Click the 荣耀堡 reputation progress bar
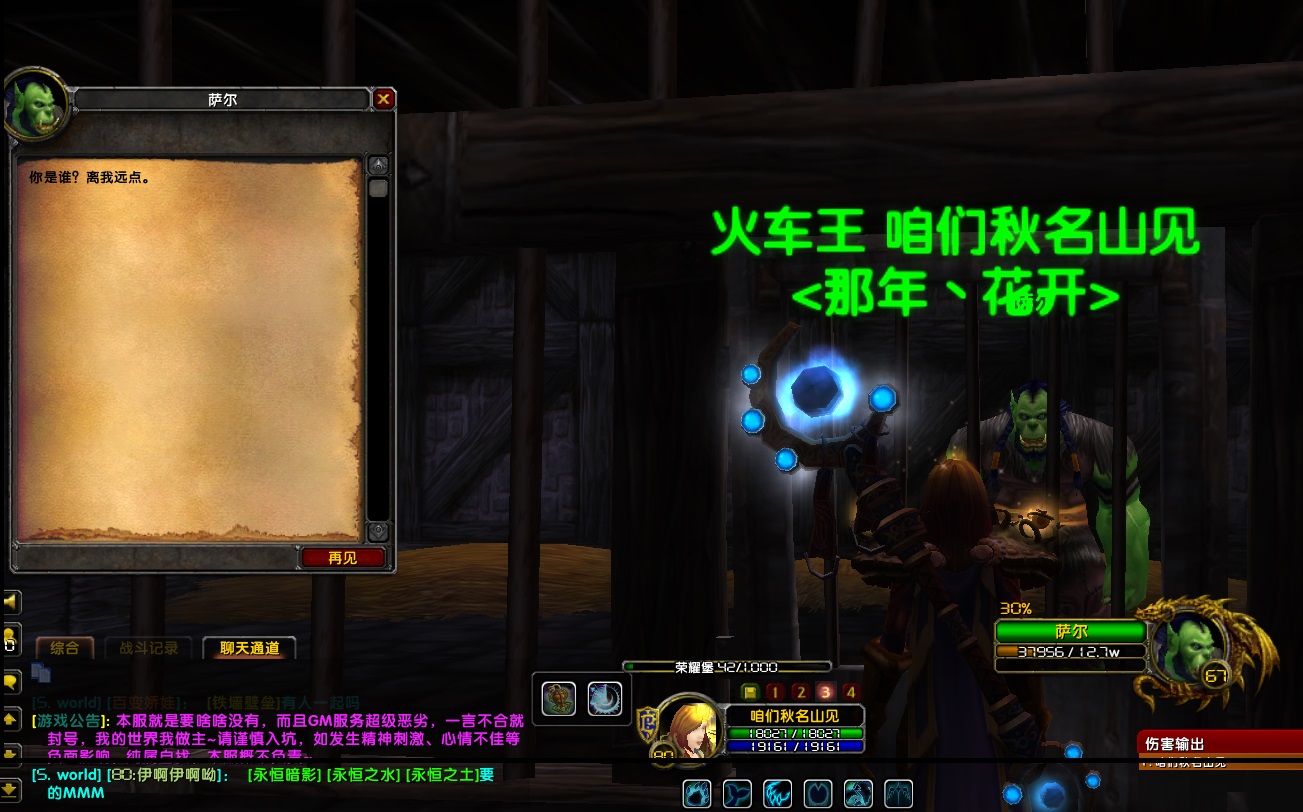Image resolution: width=1303 pixels, height=812 pixels. click(x=725, y=665)
